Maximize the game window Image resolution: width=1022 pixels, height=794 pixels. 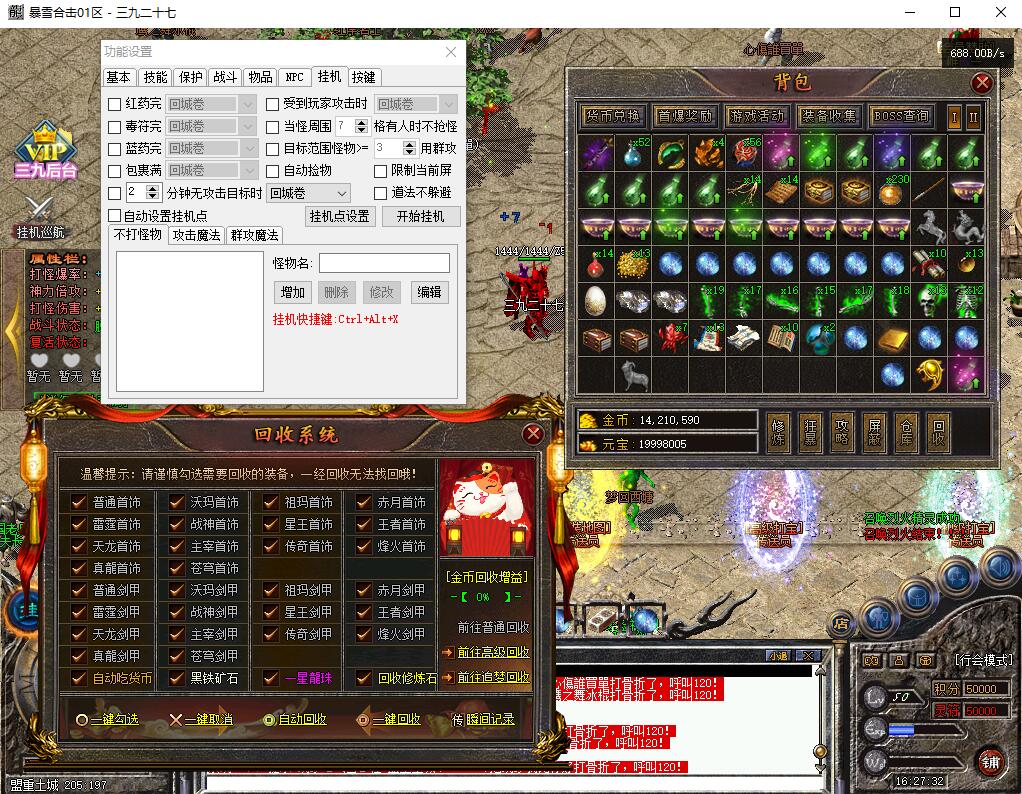point(955,13)
